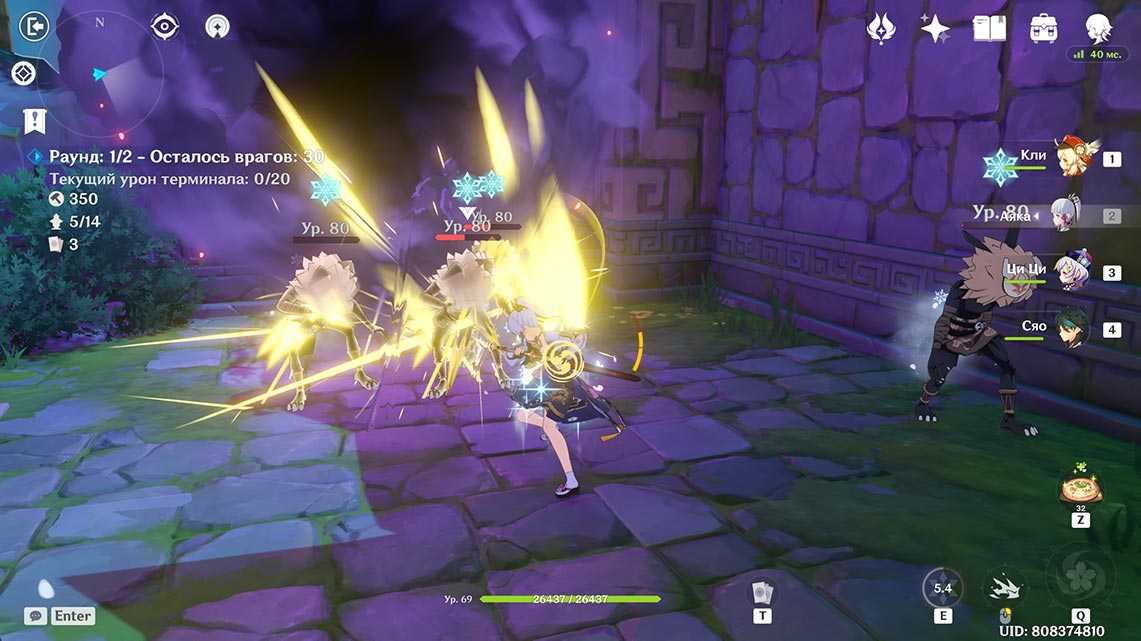Open the open-book handbook icon
Viewport: 1141px width, 641px height.
pos(988,28)
